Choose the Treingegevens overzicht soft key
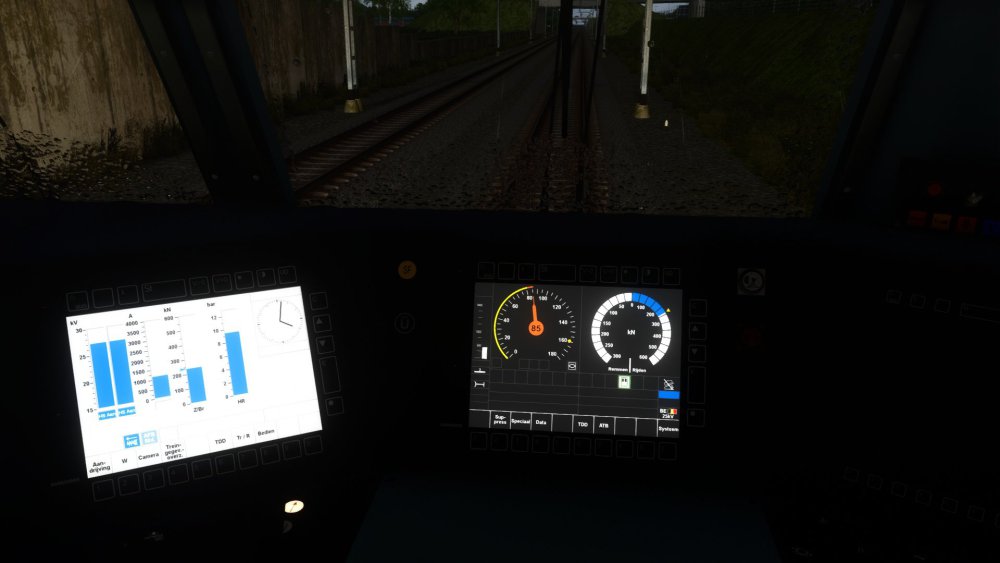Viewport: 1000px width, 563px height. click(x=174, y=450)
